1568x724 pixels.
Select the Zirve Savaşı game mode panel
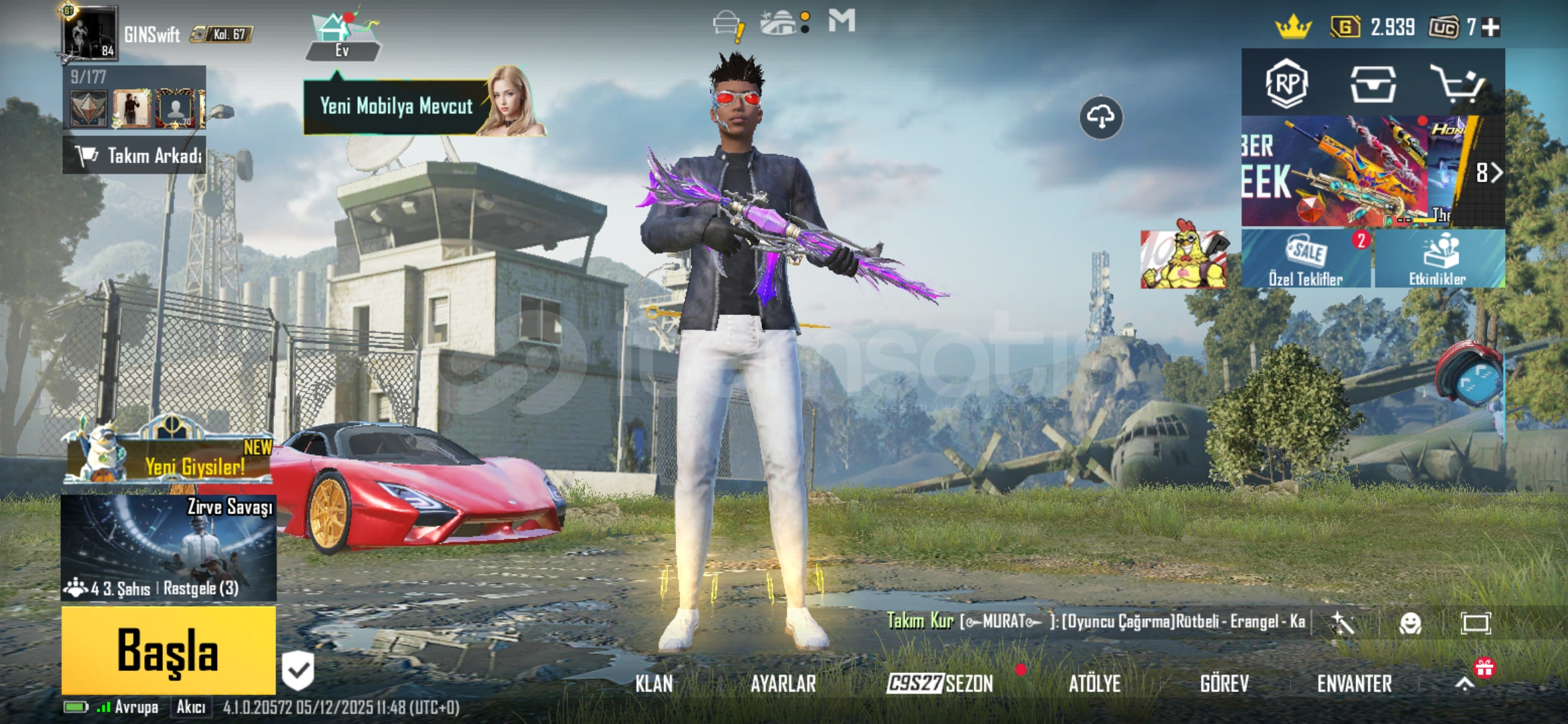[169, 546]
